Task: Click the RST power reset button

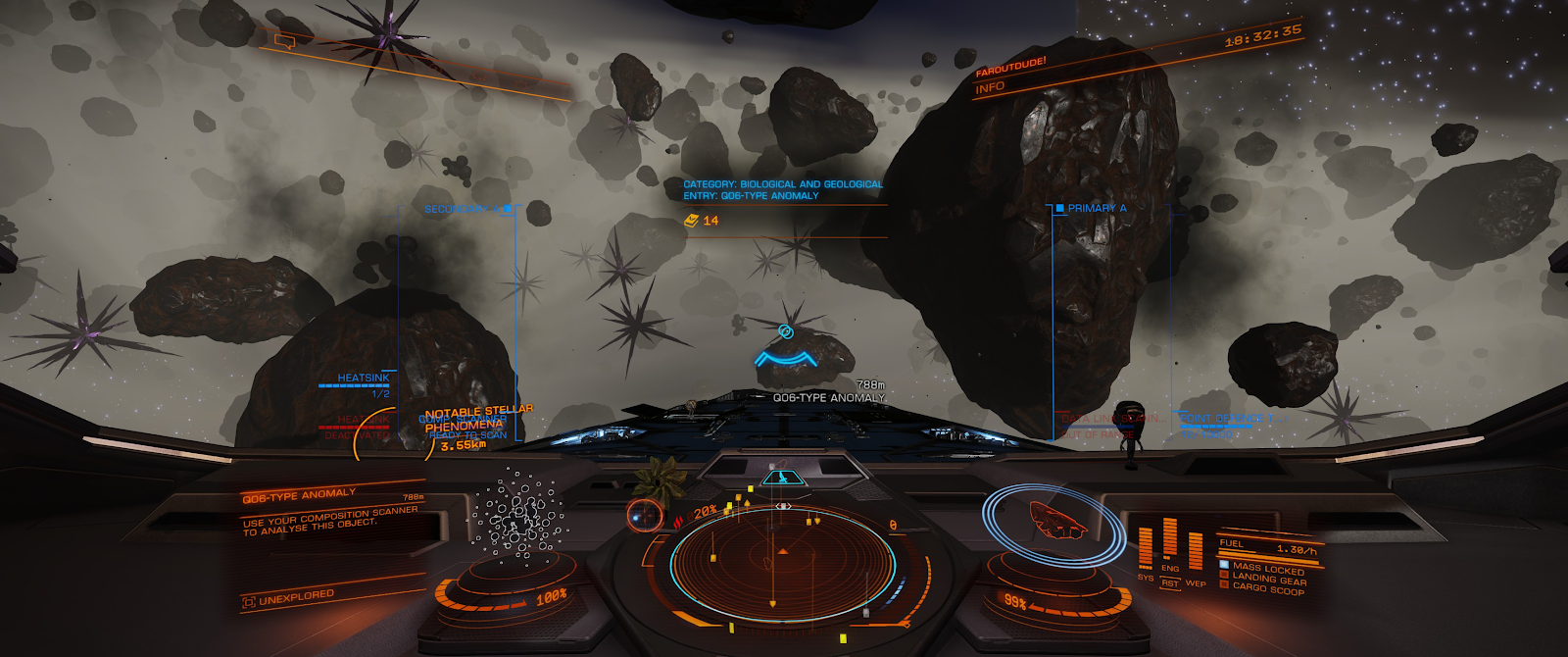Action: 1170,583
